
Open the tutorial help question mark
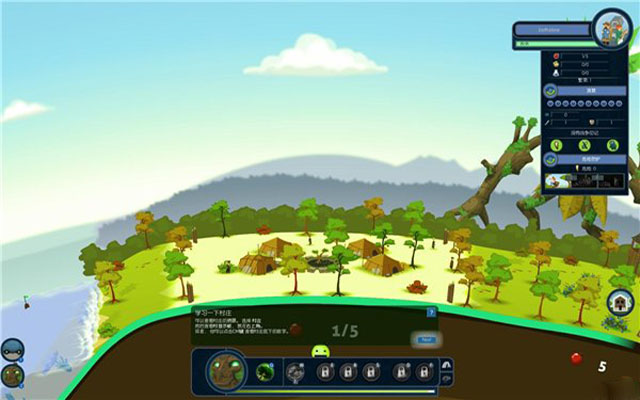pyautogui.click(x=431, y=312)
